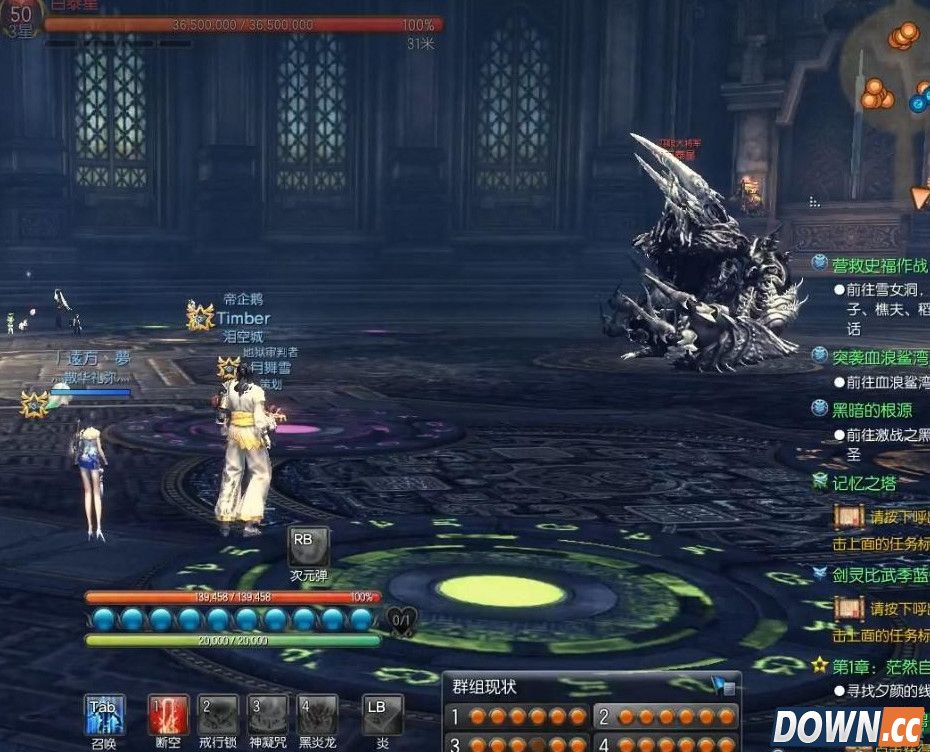
Task: Click the scroll icon under 记忆之塔
Action: pyautogui.click(x=848, y=517)
